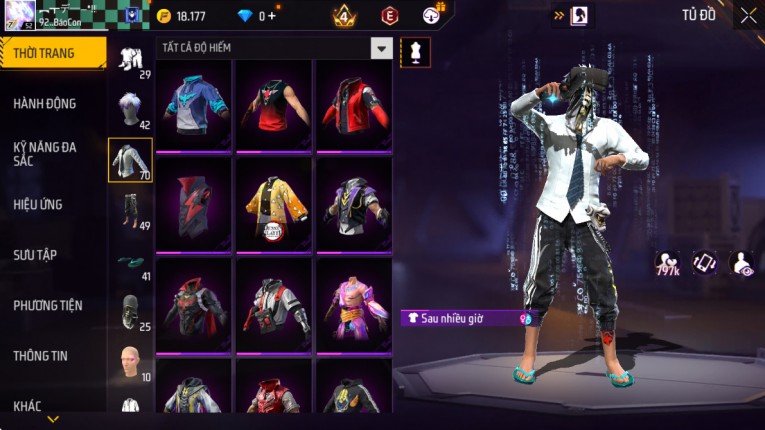Toggle the mannequin preview button
The height and width of the screenshot is (430, 765).
pyautogui.click(x=415, y=53)
